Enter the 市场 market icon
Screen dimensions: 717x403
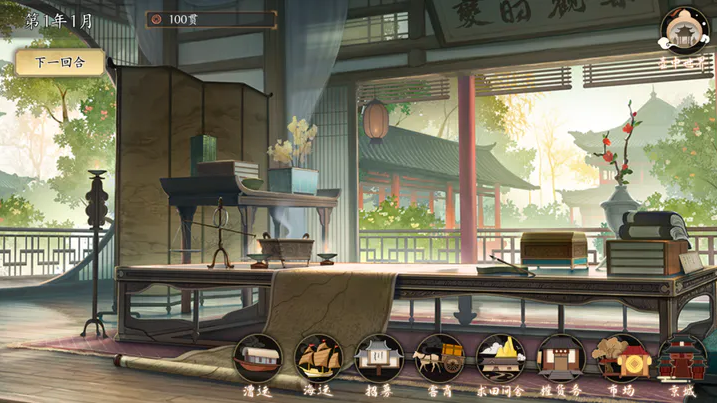pyautogui.click(x=621, y=359)
